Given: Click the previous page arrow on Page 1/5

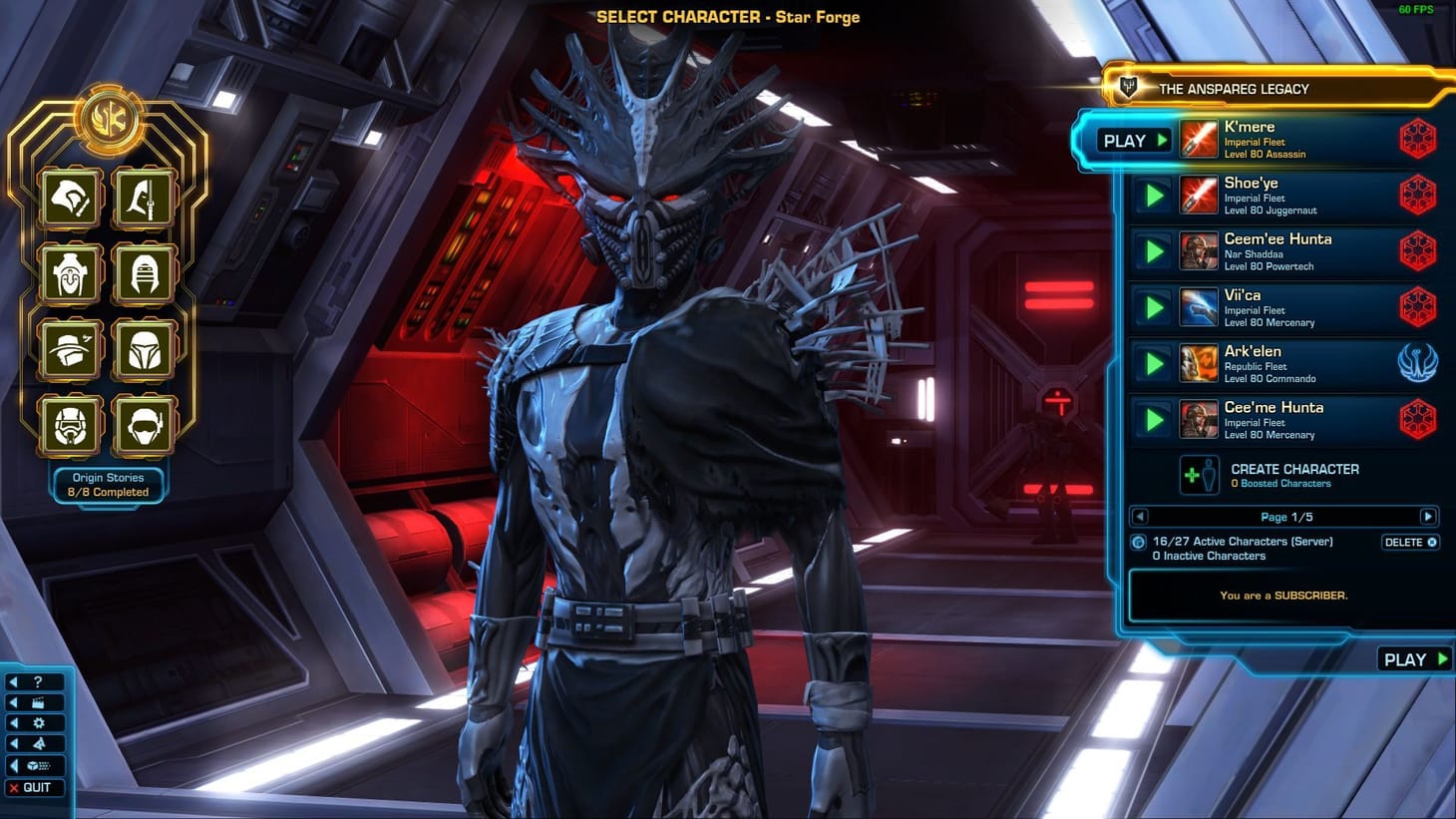Looking at the screenshot, I should coord(1138,517).
